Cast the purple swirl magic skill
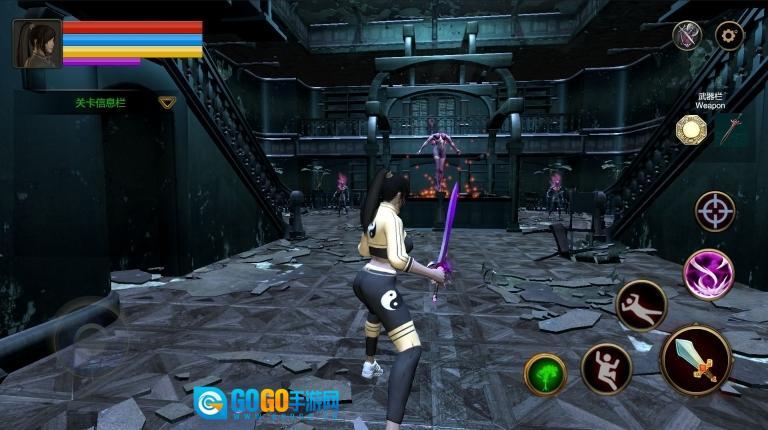The height and width of the screenshot is (430, 768). point(708,273)
